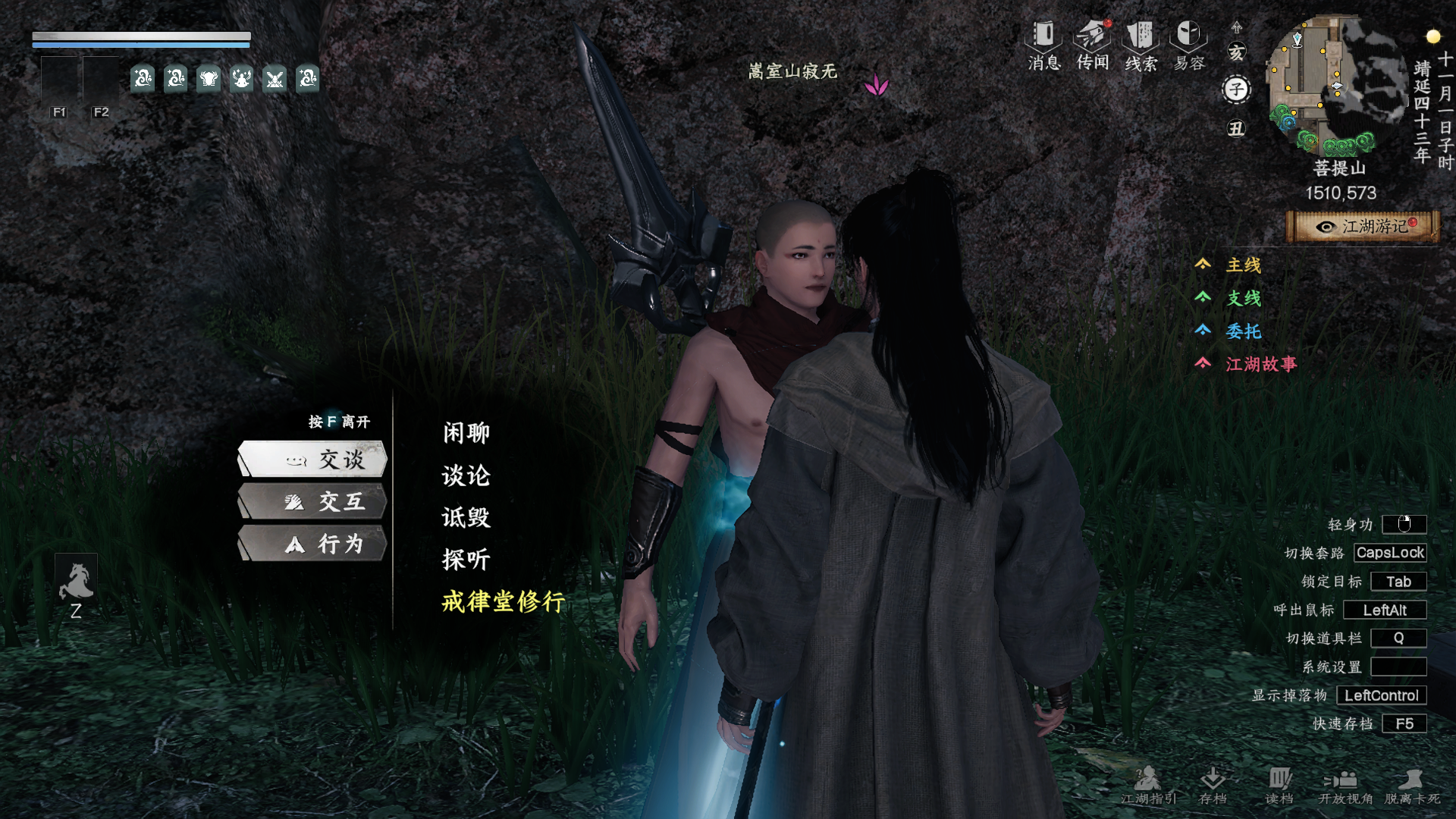This screenshot has height=819, width=1456.
Task: Choose the 闲聊 dialogue option
Action: pos(466,433)
